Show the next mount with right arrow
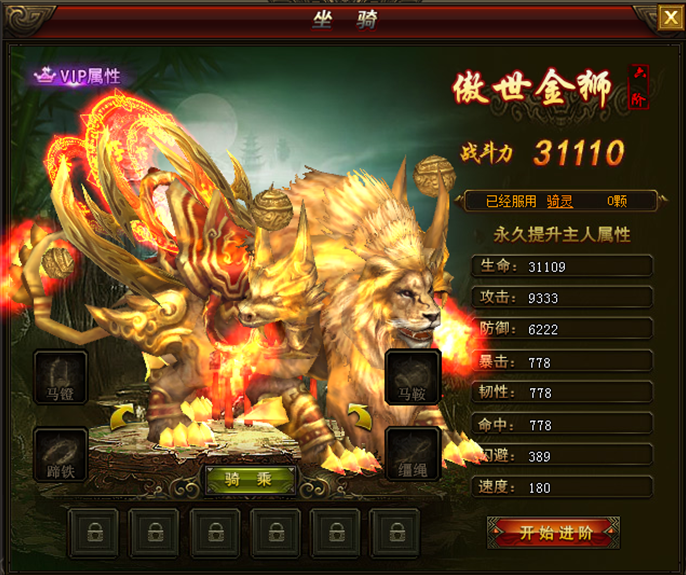686x575 pixels. click(x=358, y=415)
